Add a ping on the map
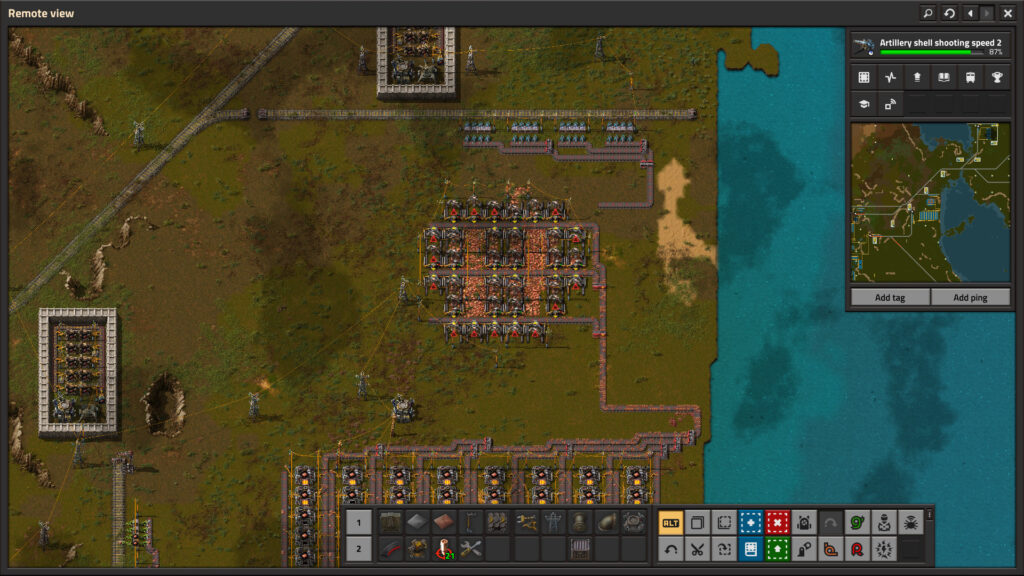 pyautogui.click(x=969, y=298)
